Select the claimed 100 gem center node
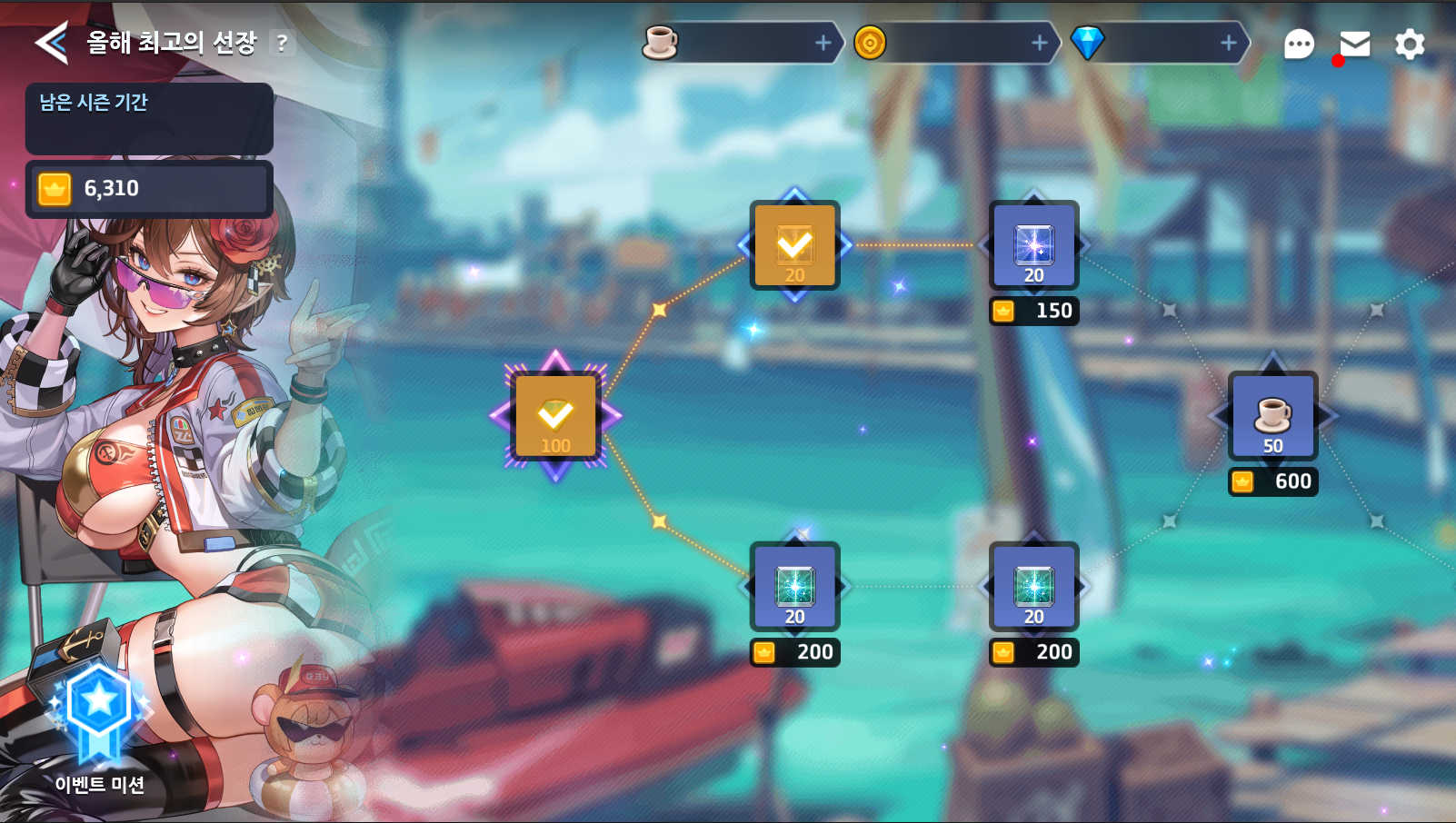Viewport: 1456px width, 823px height. (555, 416)
